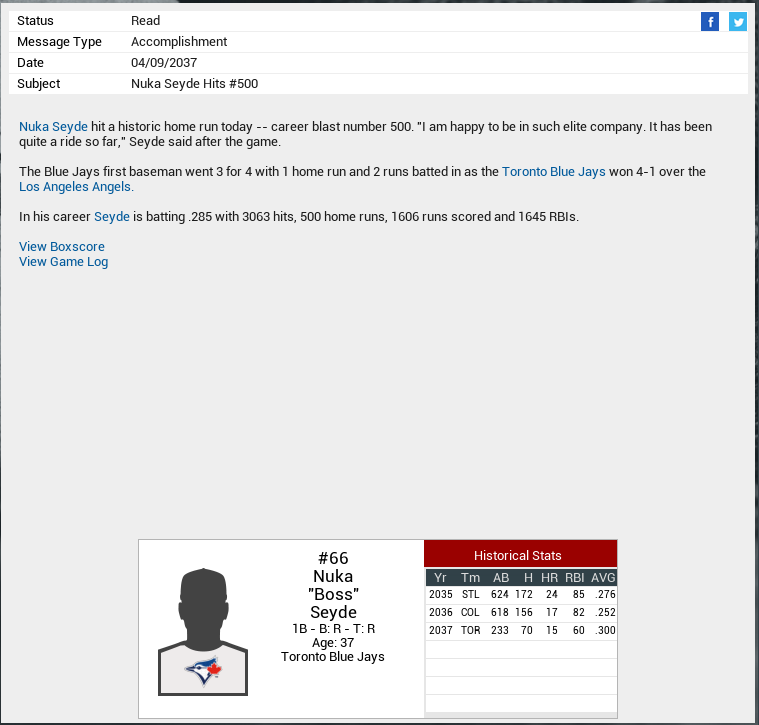Share the message on Twitter
The width and height of the screenshot is (759, 725).
pyautogui.click(x=738, y=22)
